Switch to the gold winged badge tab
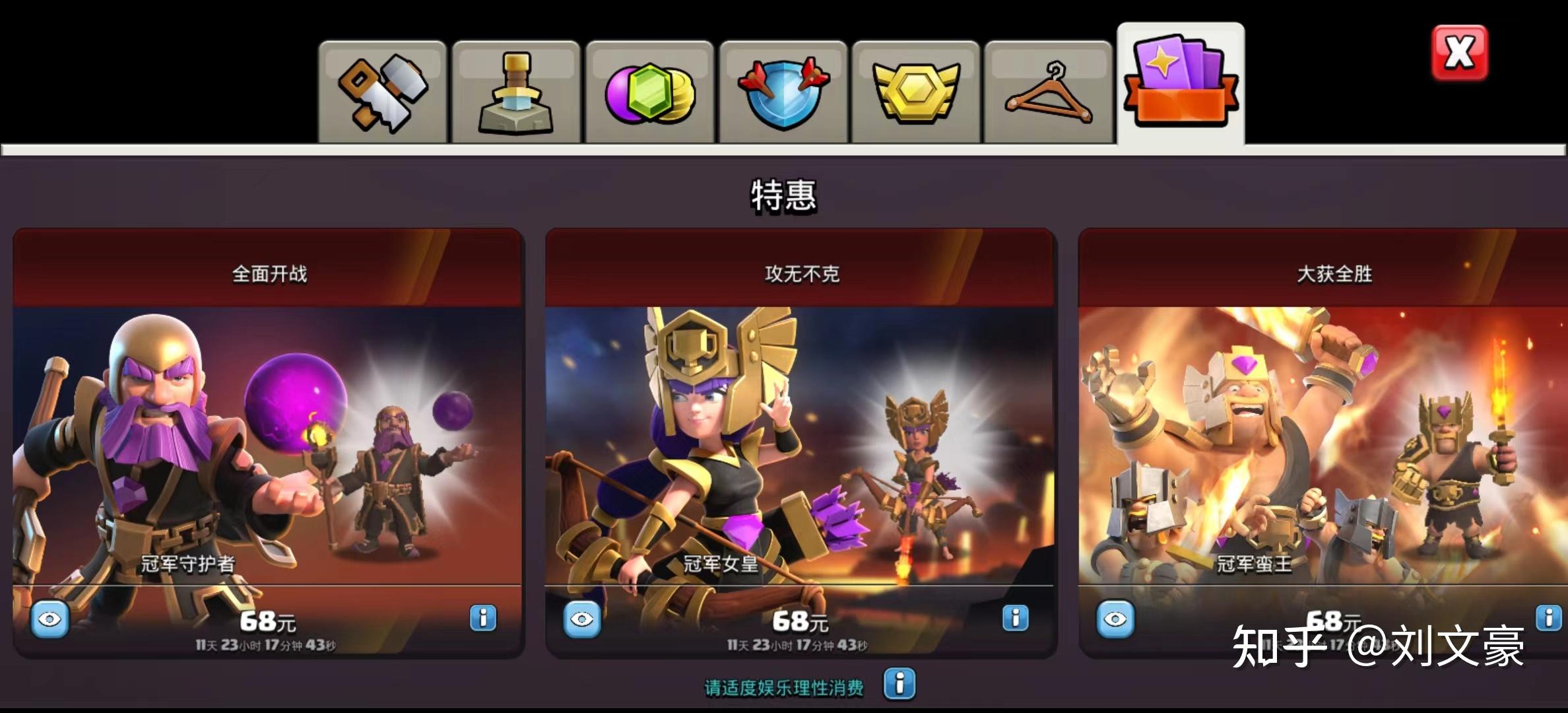The height and width of the screenshot is (713, 1568). tap(915, 92)
